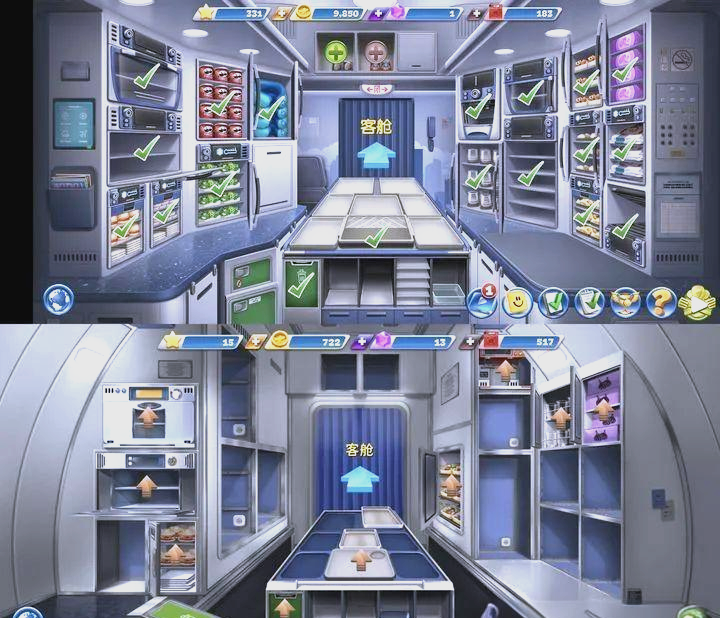
Task: Open the yellow smiley face menu
Action: click(x=516, y=300)
